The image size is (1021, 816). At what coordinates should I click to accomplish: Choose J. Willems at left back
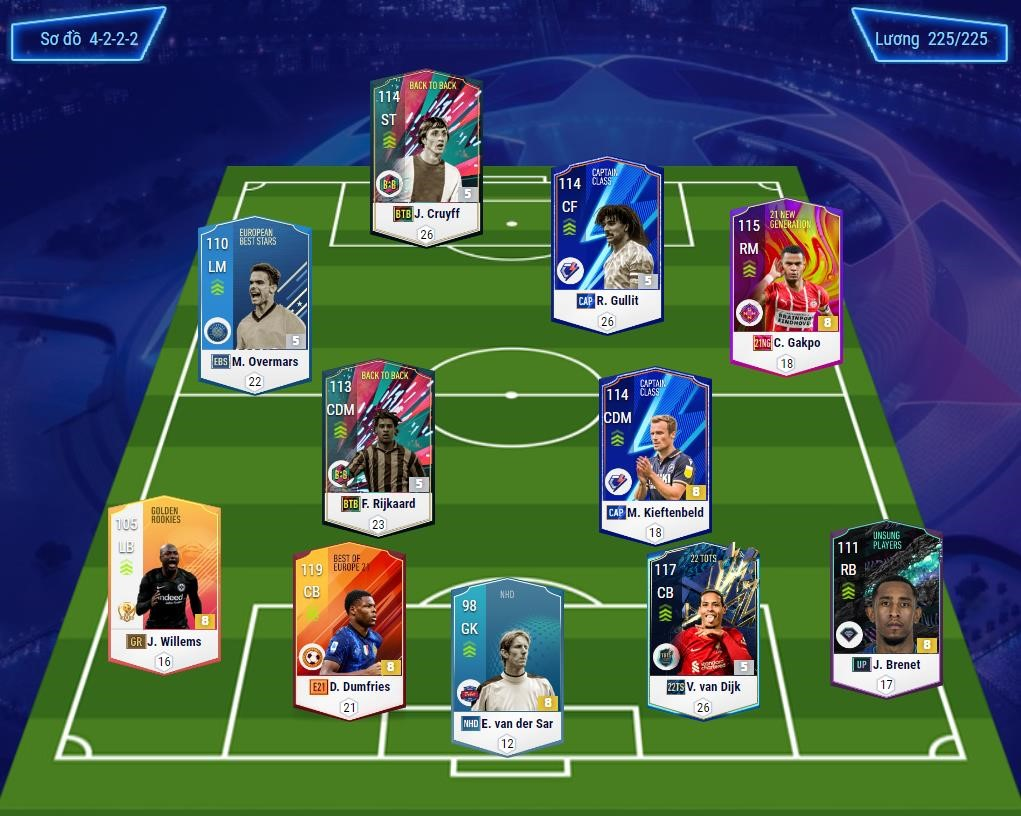pyautogui.click(x=164, y=580)
